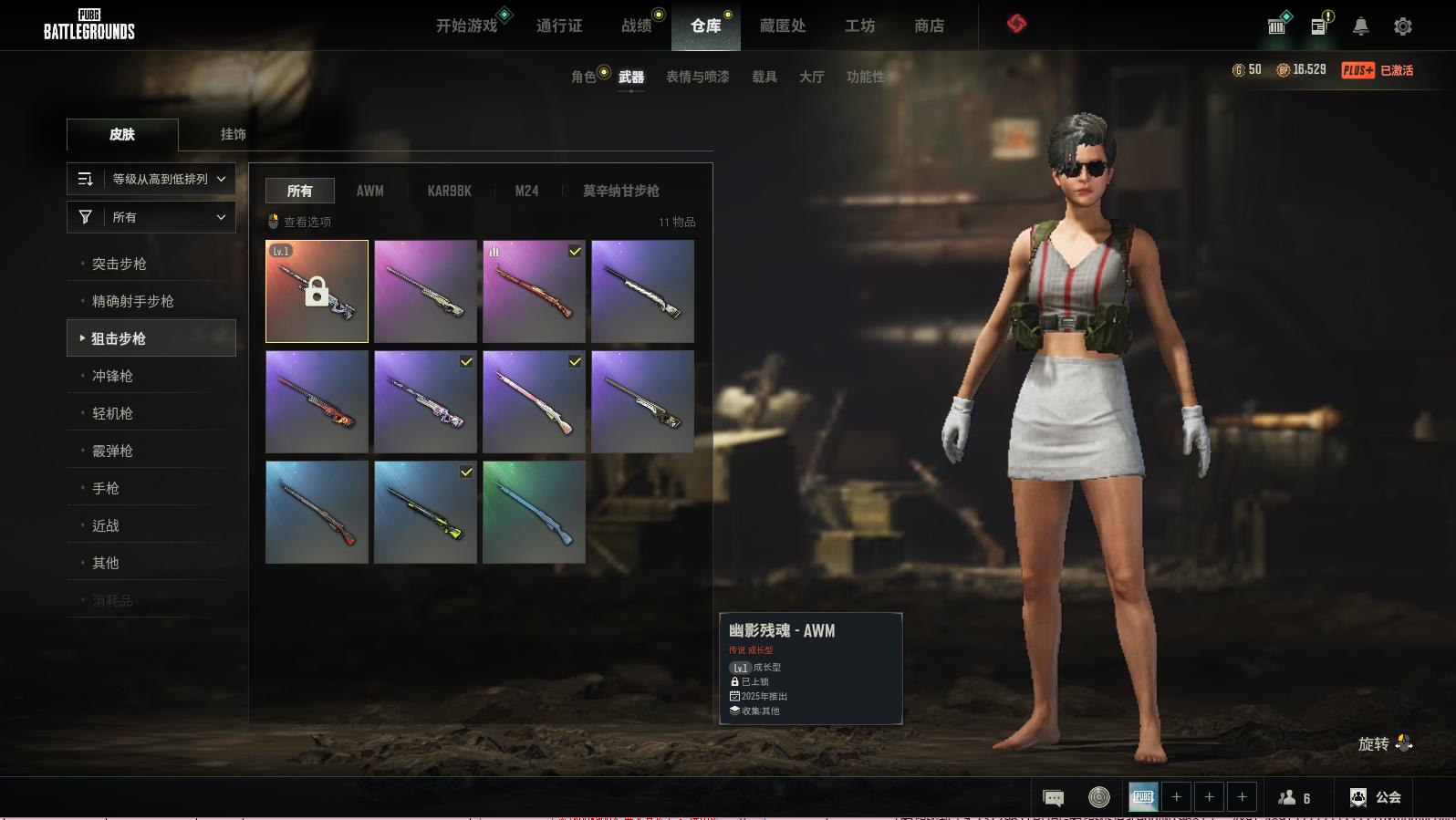1456x820 pixels.
Task: Choose the 突击步枪 weapon category
Action: [x=119, y=264]
